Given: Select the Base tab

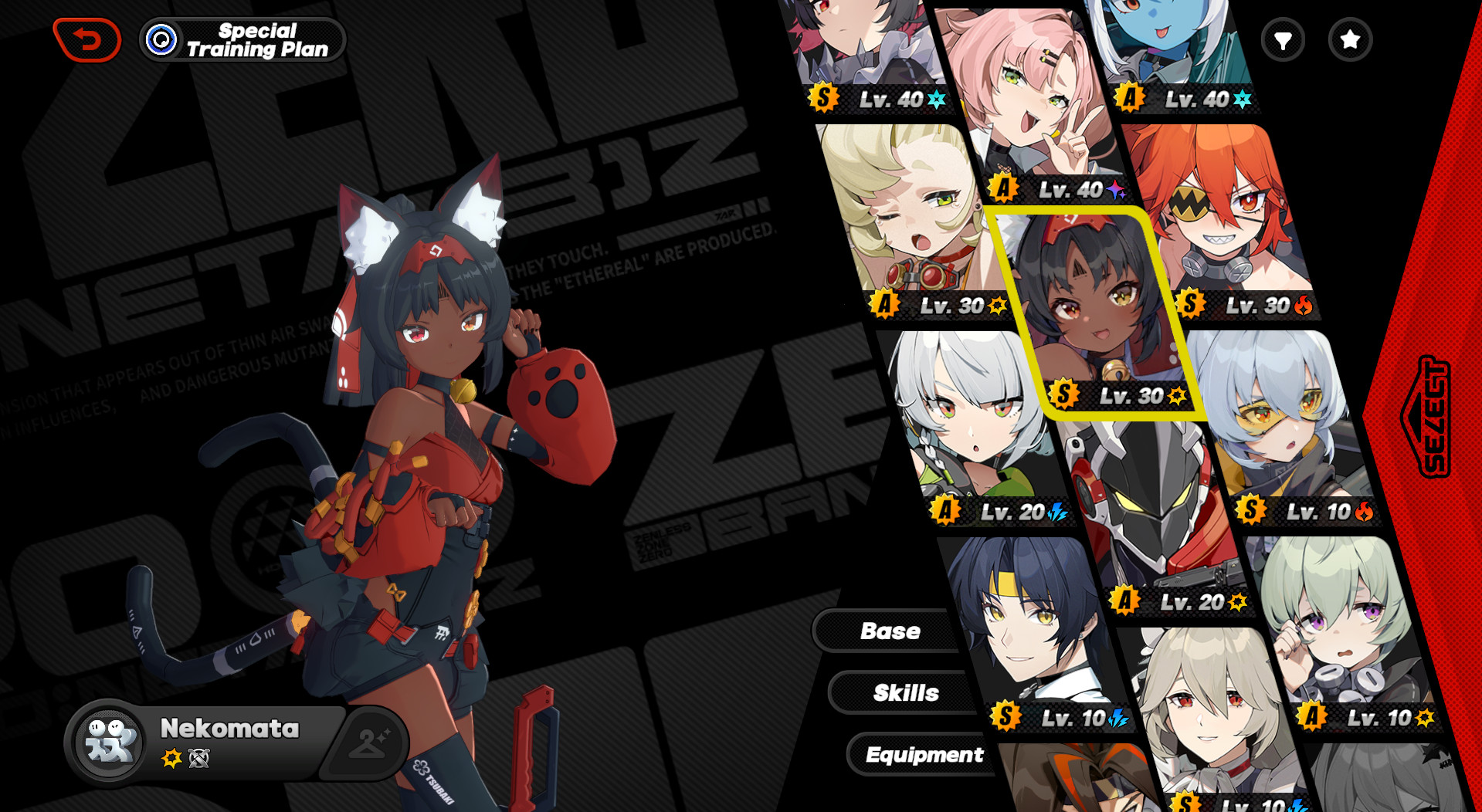Looking at the screenshot, I should [890, 631].
